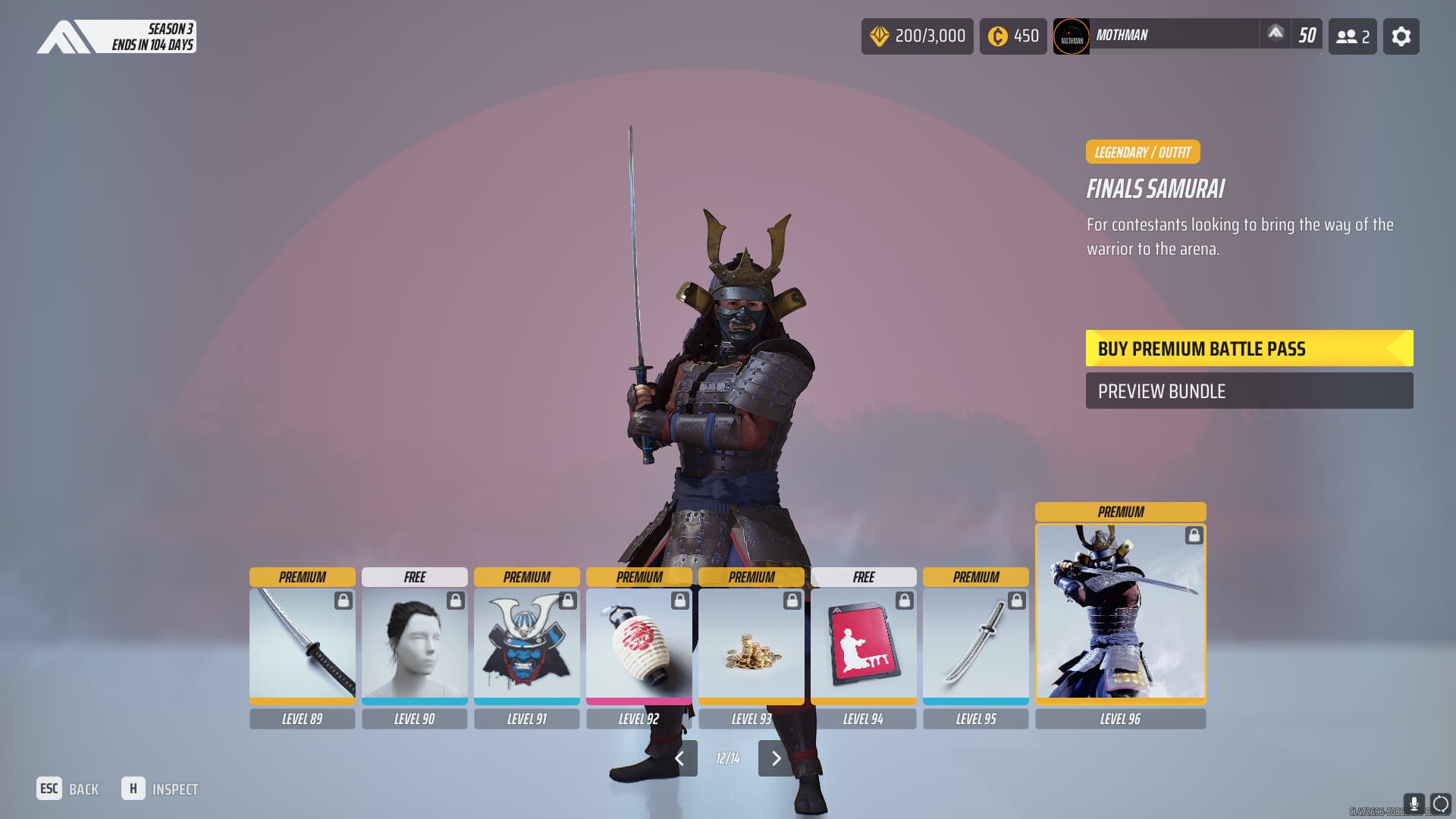Select the Level 96 Finals Samurai outfit
1456x819 pixels.
click(1120, 613)
